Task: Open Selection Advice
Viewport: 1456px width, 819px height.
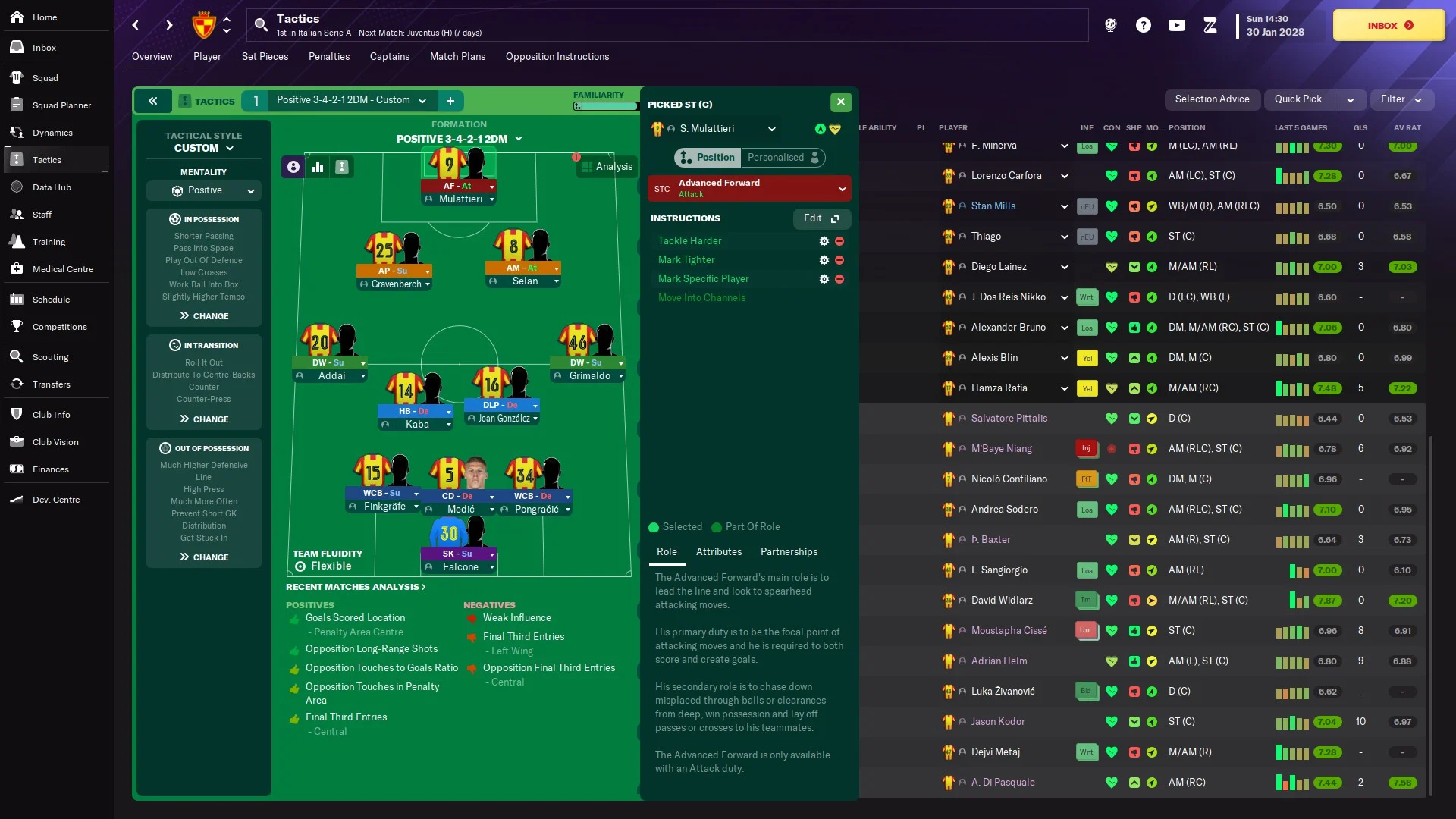Action: (x=1212, y=99)
